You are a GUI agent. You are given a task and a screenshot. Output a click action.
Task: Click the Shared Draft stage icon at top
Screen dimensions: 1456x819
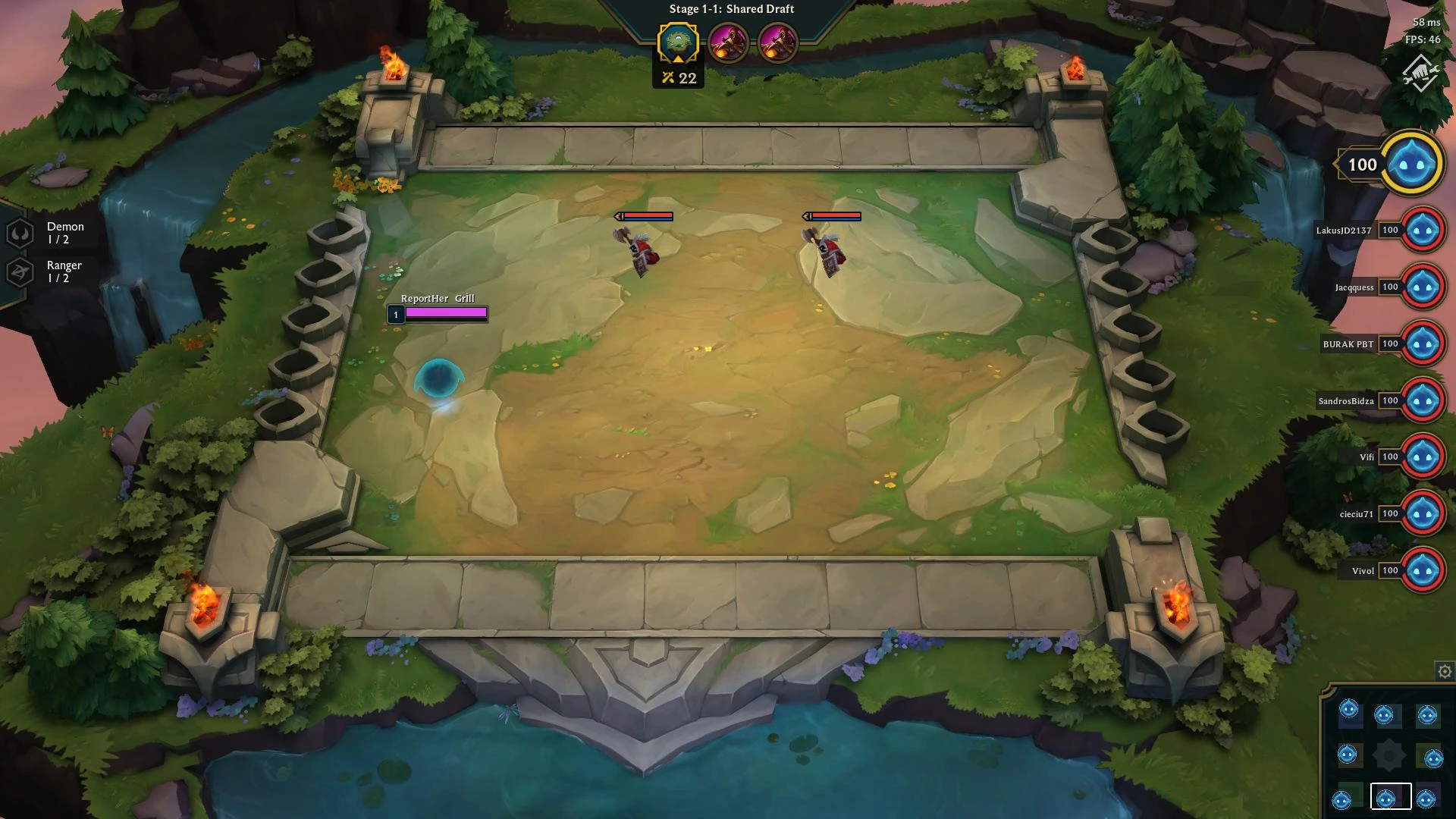click(677, 43)
